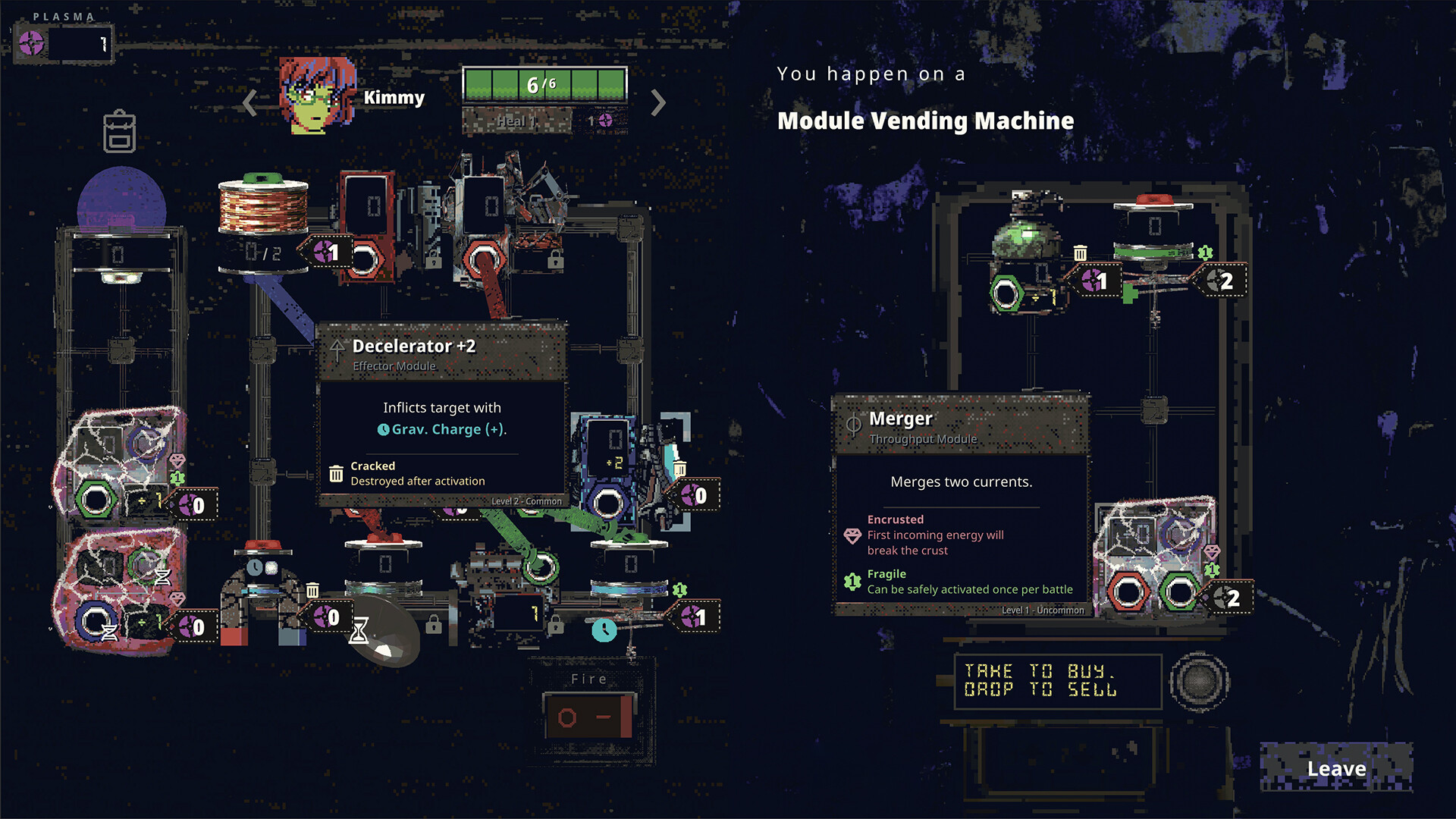Open the backpack inventory

point(119,131)
